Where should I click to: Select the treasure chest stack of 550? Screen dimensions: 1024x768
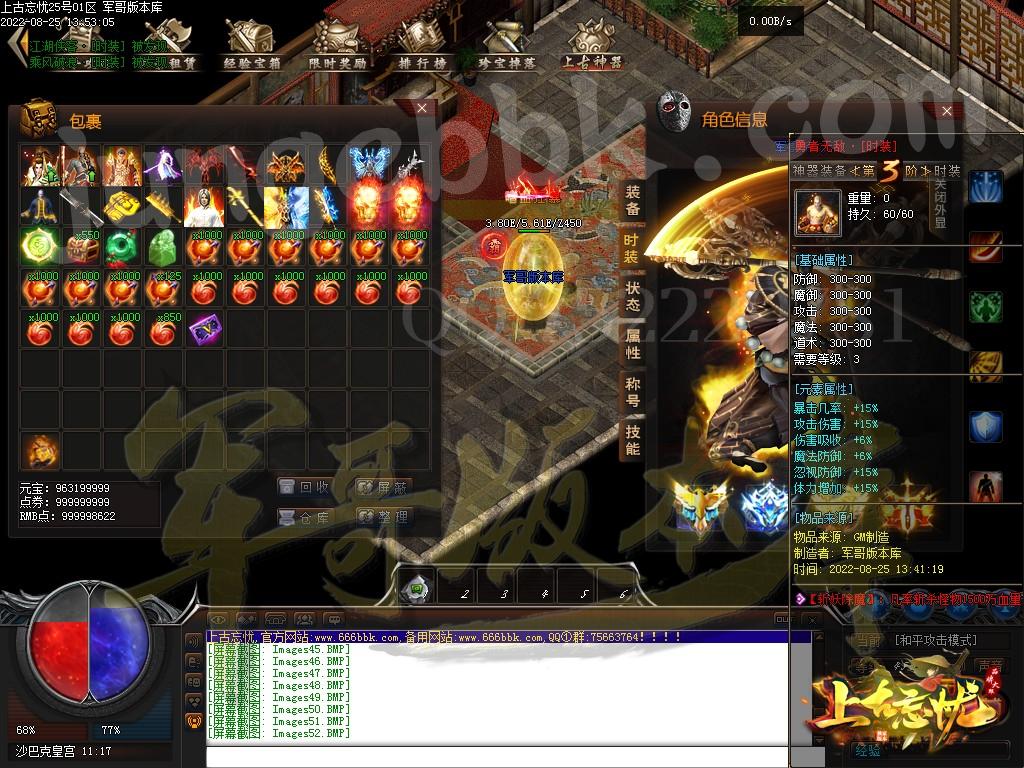click(x=81, y=245)
